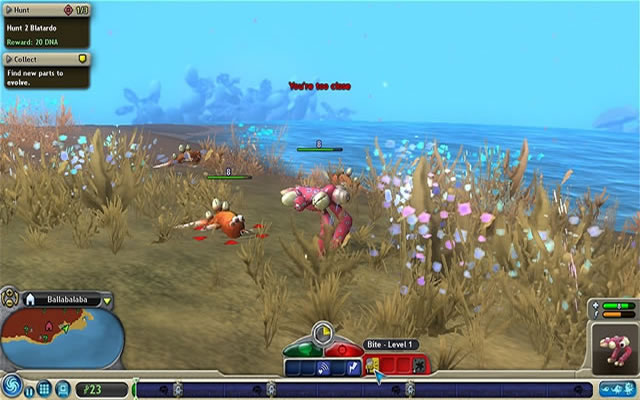Pause the game
The image size is (640, 400).
(x=29, y=389)
